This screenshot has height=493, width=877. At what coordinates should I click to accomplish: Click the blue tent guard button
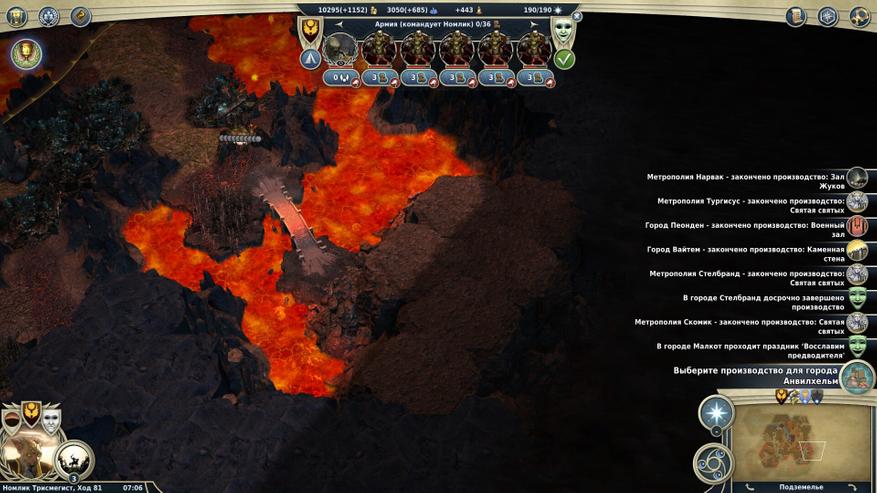(310, 59)
